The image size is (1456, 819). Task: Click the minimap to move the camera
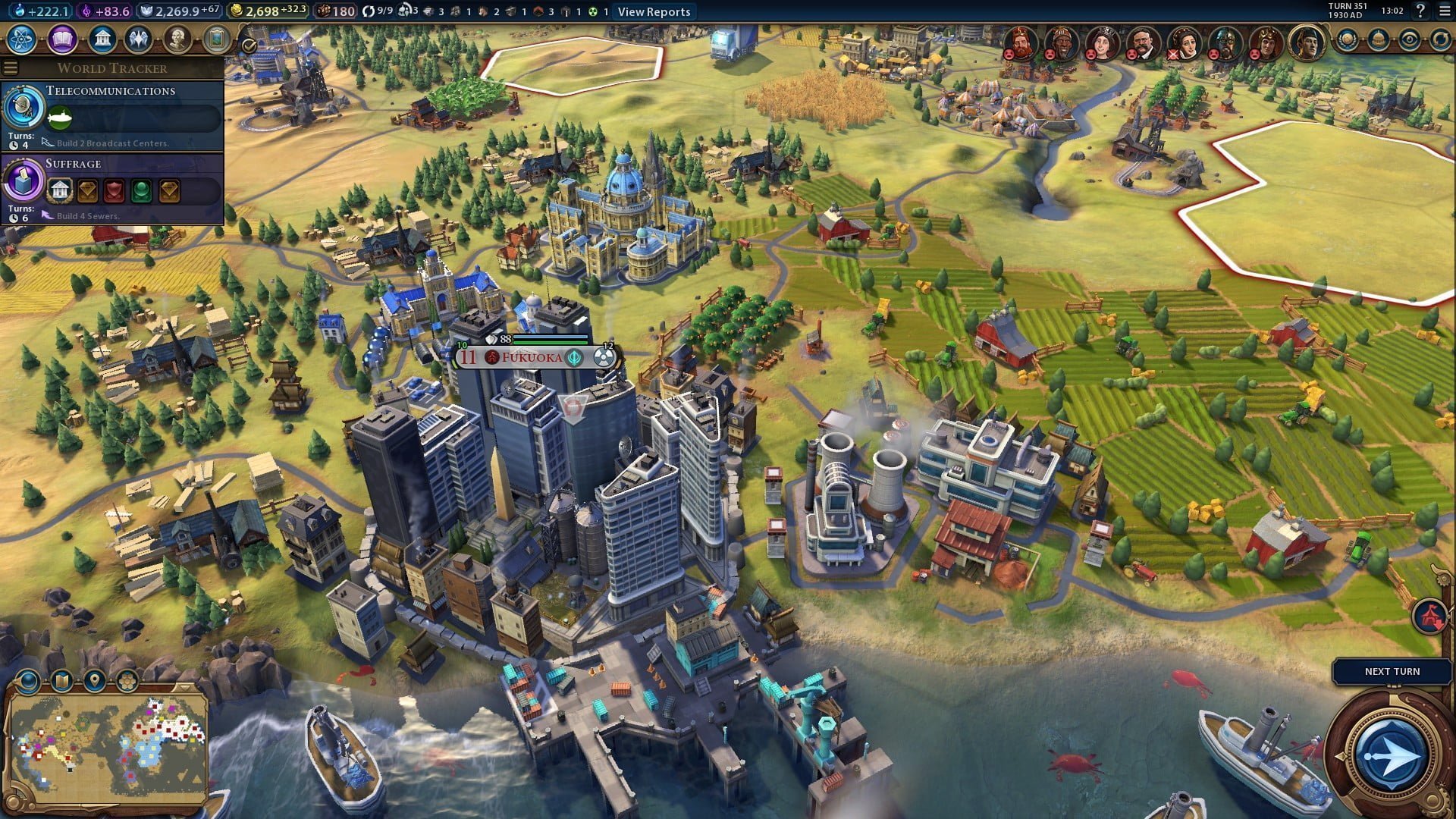point(108,743)
